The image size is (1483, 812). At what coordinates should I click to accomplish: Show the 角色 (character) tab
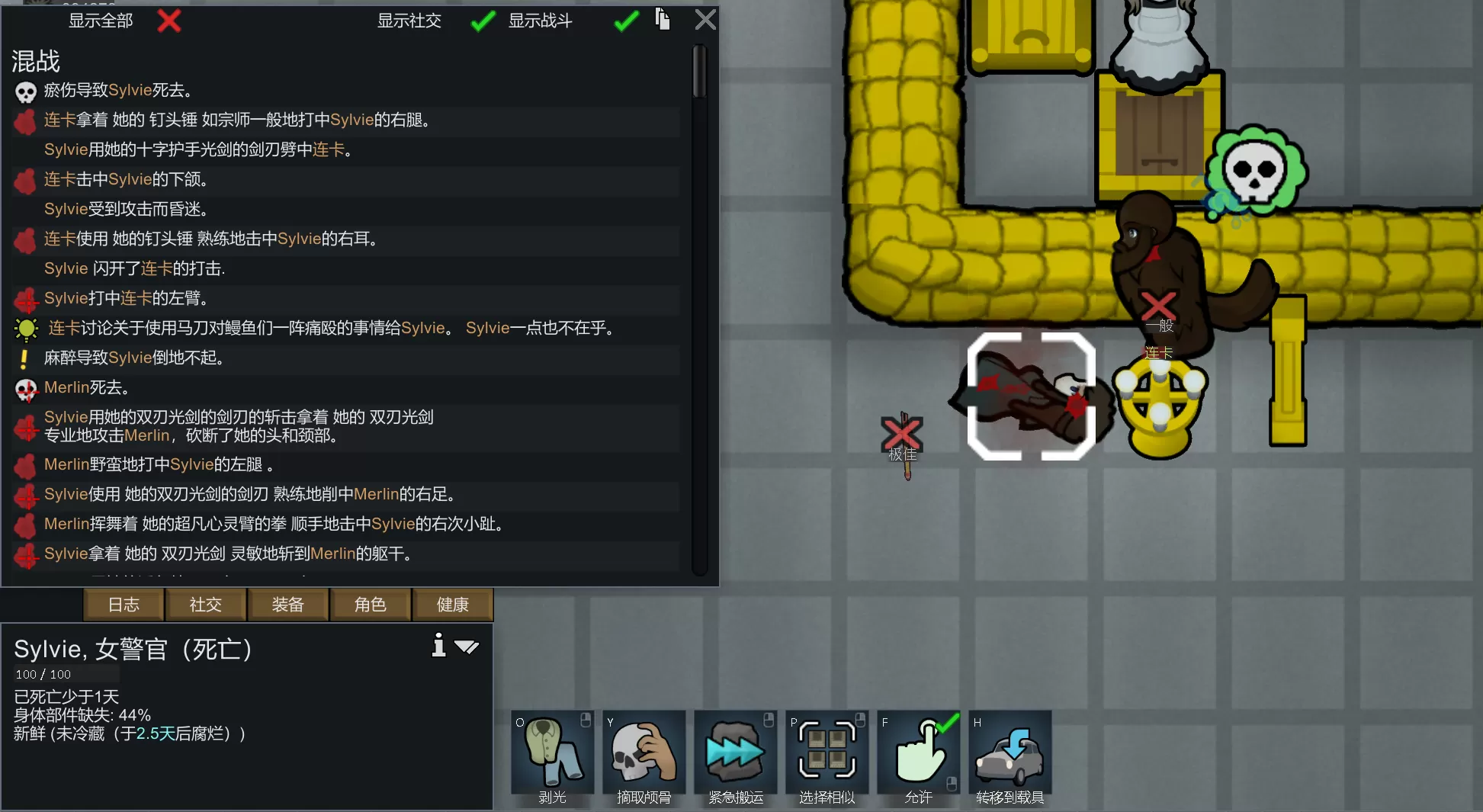click(371, 605)
